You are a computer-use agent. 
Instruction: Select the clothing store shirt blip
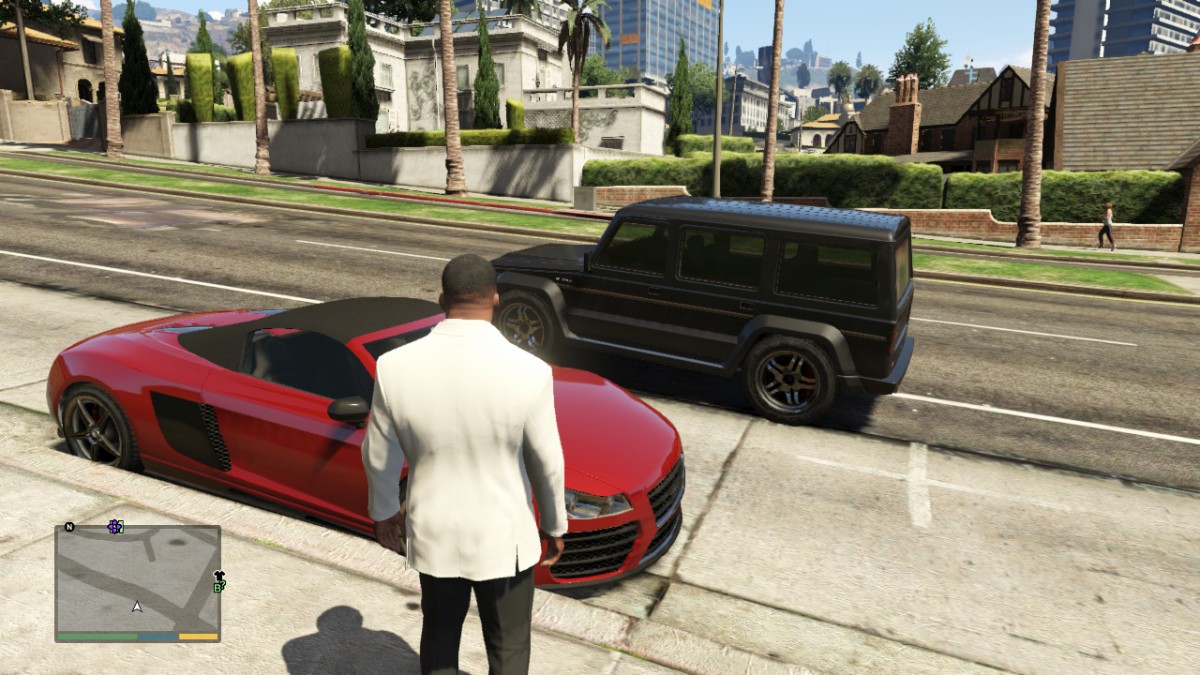219,576
